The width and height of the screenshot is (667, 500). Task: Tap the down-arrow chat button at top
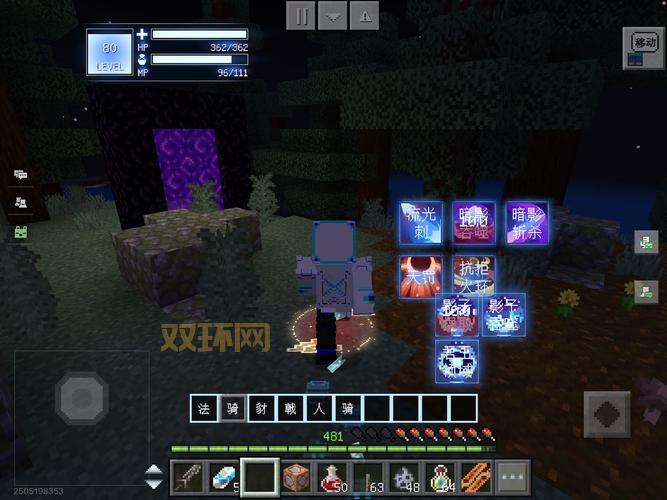pyautogui.click(x=333, y=16)
